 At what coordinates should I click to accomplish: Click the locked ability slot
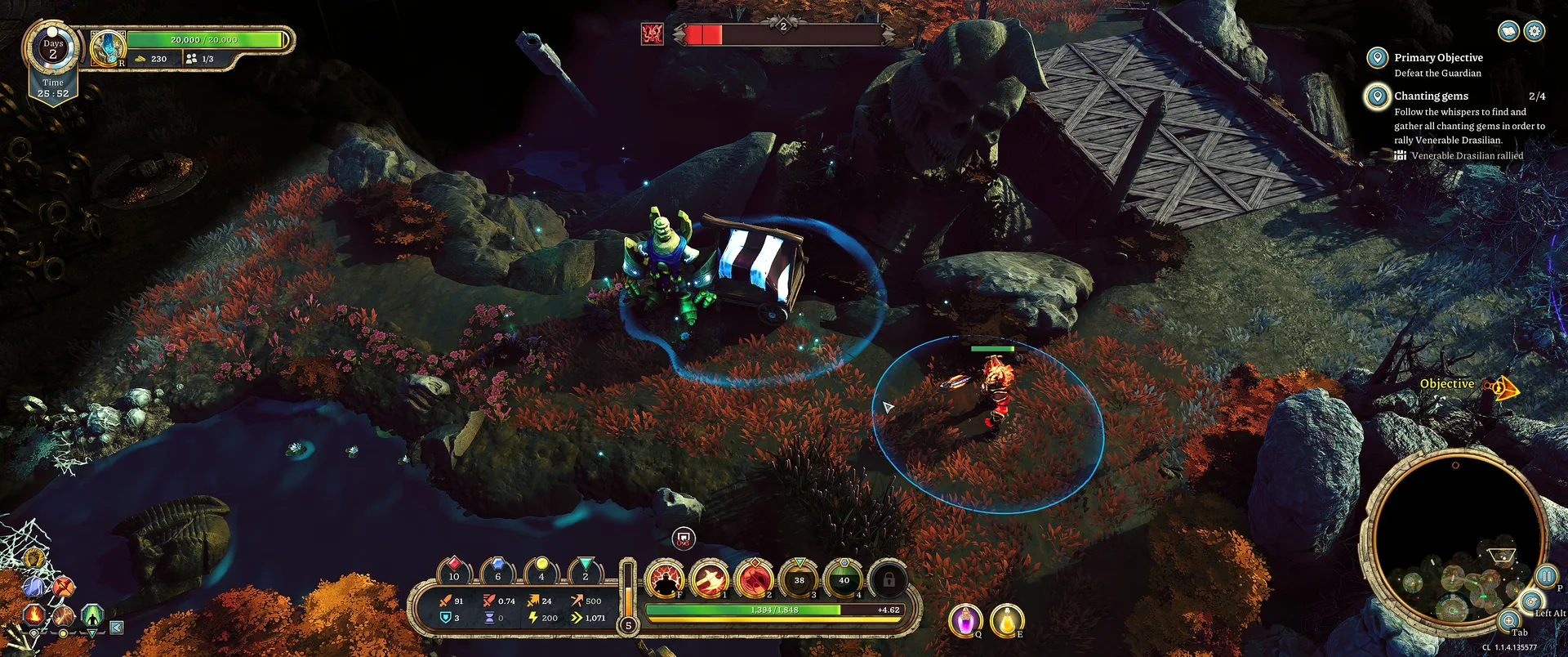pyautogui.click(x=889, y=579)
